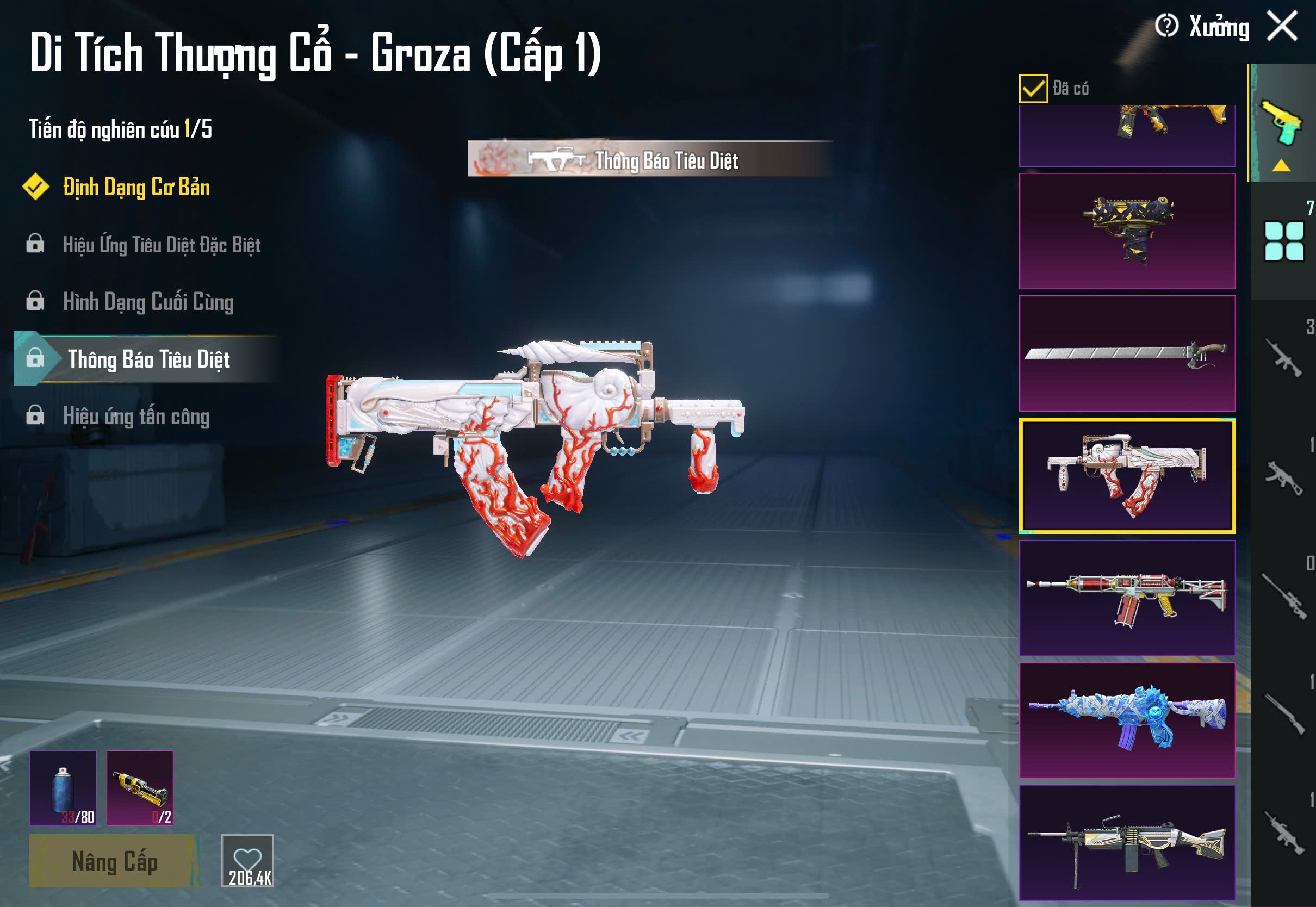Choose Hiệu ứng tấn công stage

point(136,416)
